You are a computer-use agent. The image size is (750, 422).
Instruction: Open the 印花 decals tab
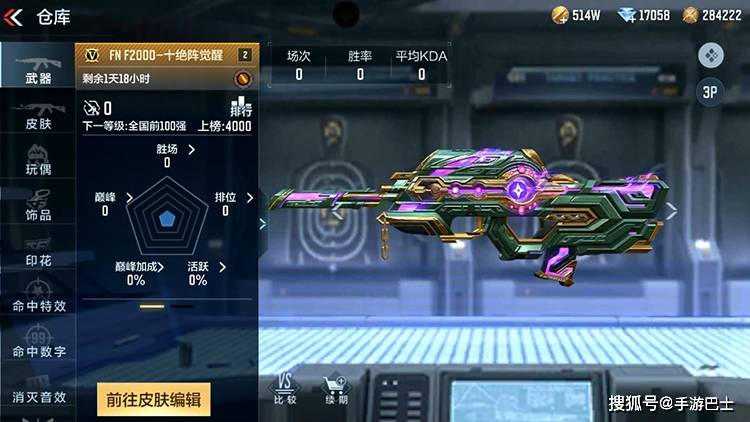point(38,250)
